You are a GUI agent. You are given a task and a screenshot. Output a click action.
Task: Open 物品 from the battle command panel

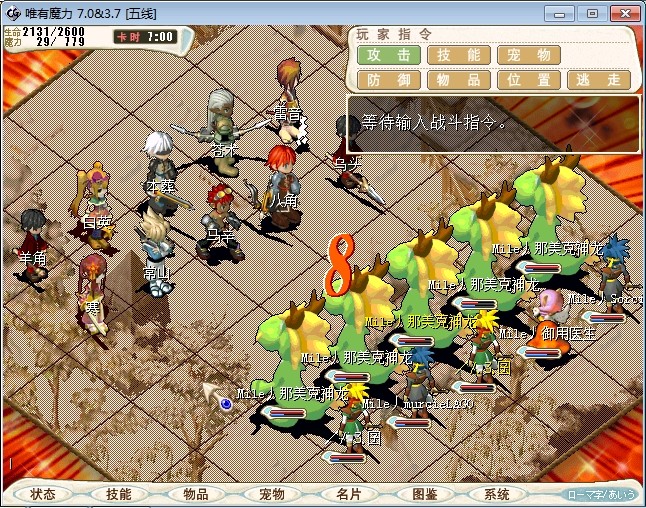pos(459,80)
